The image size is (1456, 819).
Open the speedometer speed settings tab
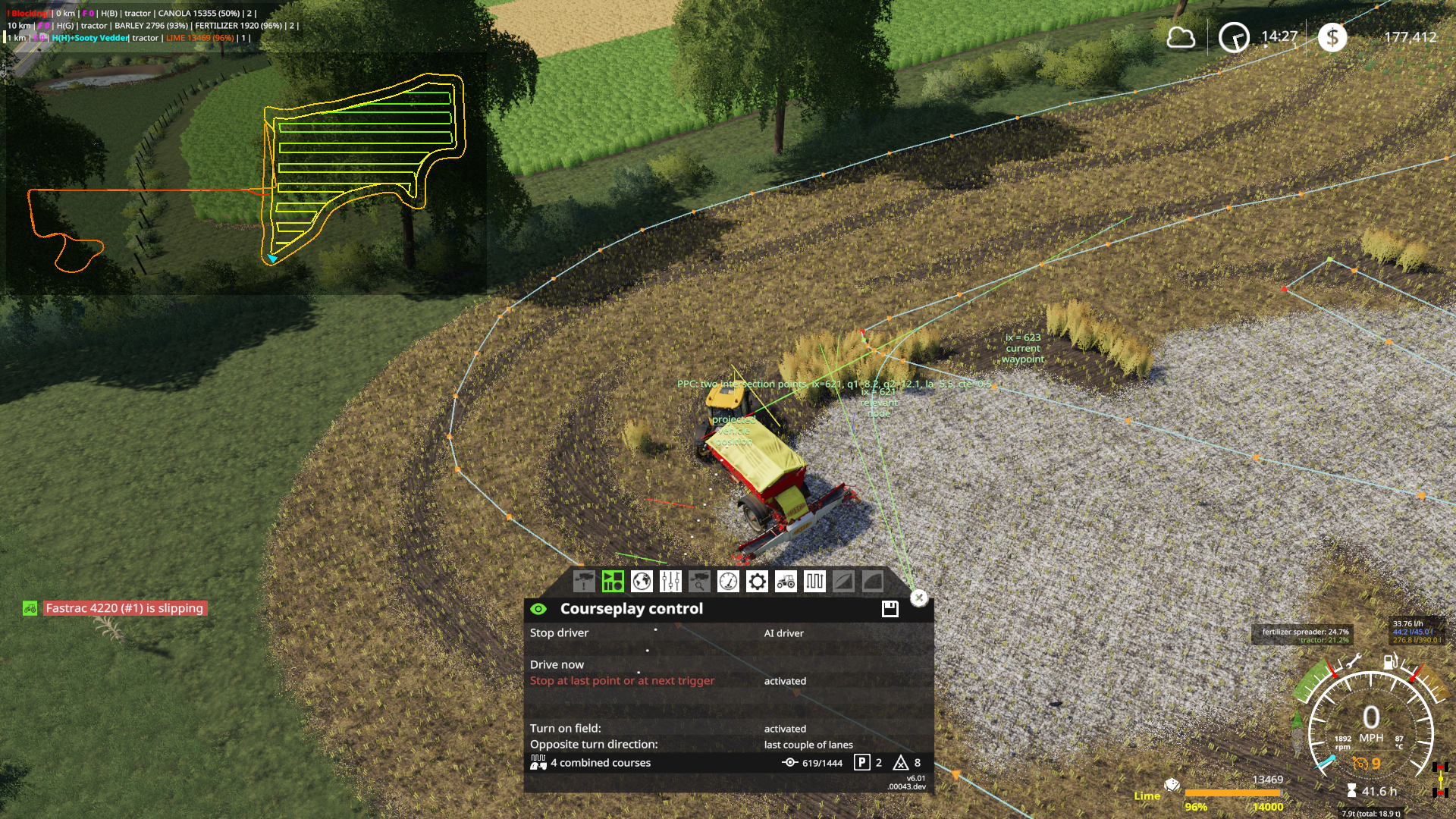[728, 582]
